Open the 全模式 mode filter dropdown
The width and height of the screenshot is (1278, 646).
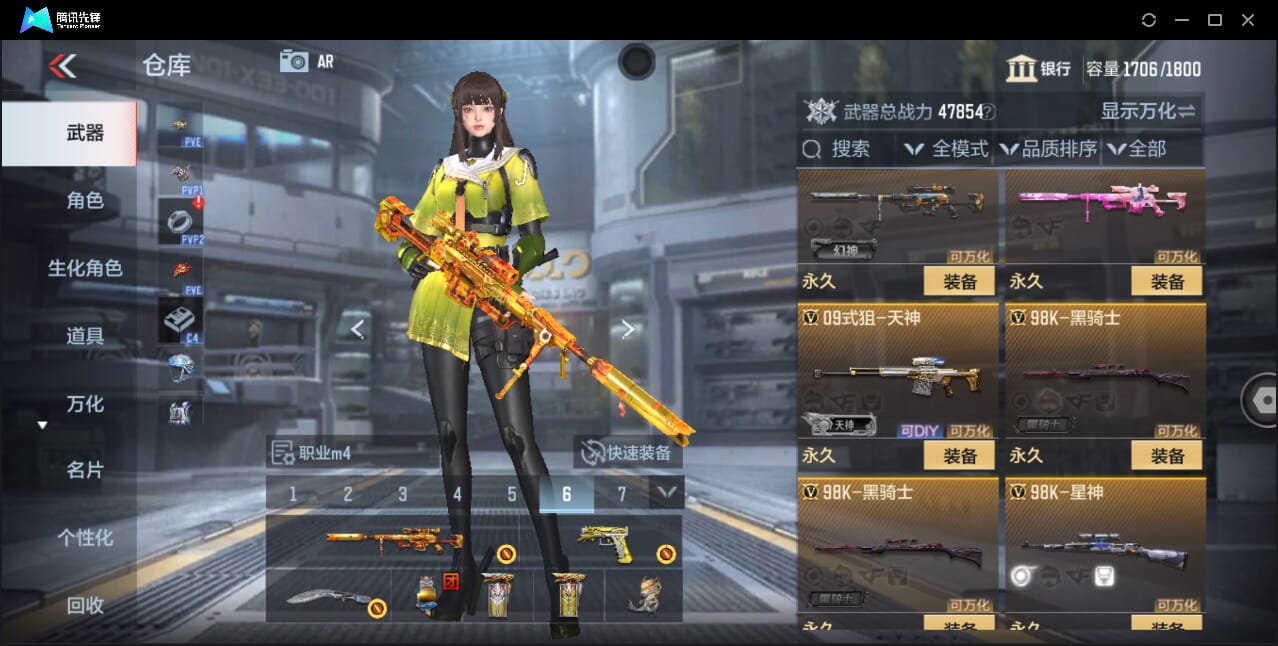[946, 149]
